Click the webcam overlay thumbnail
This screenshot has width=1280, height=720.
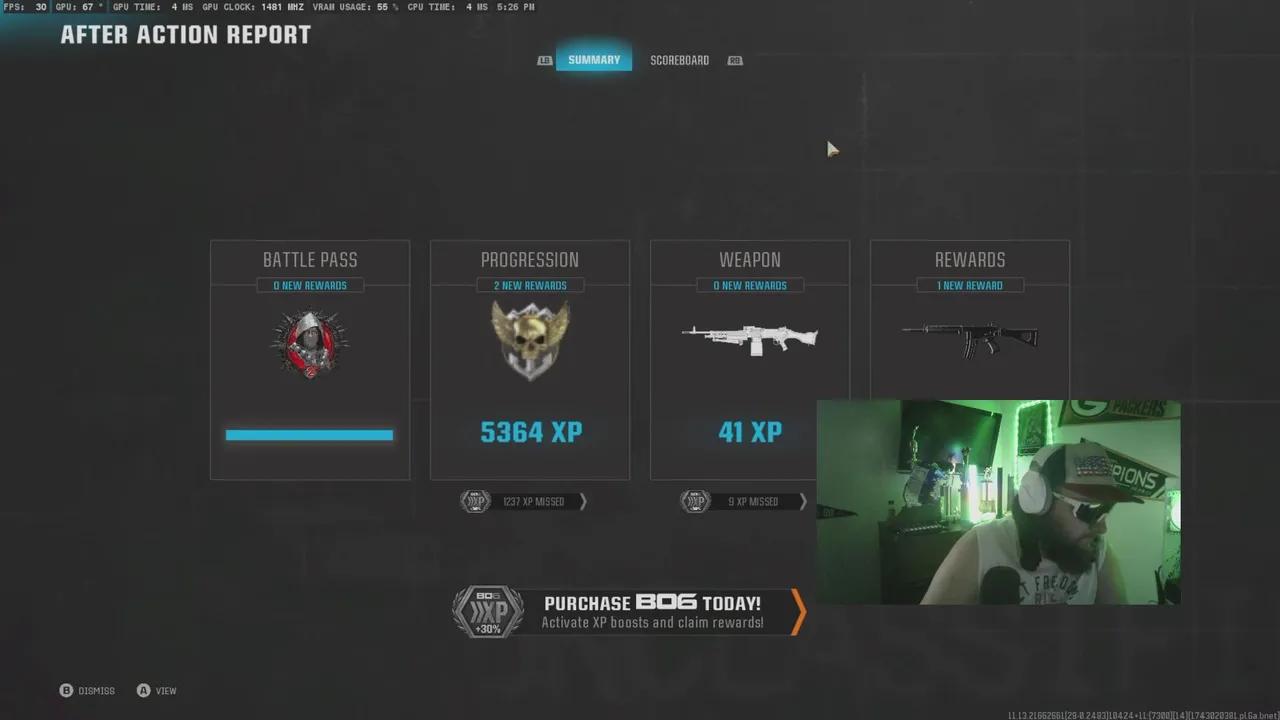pyautogui.click(x=998, y=503)
